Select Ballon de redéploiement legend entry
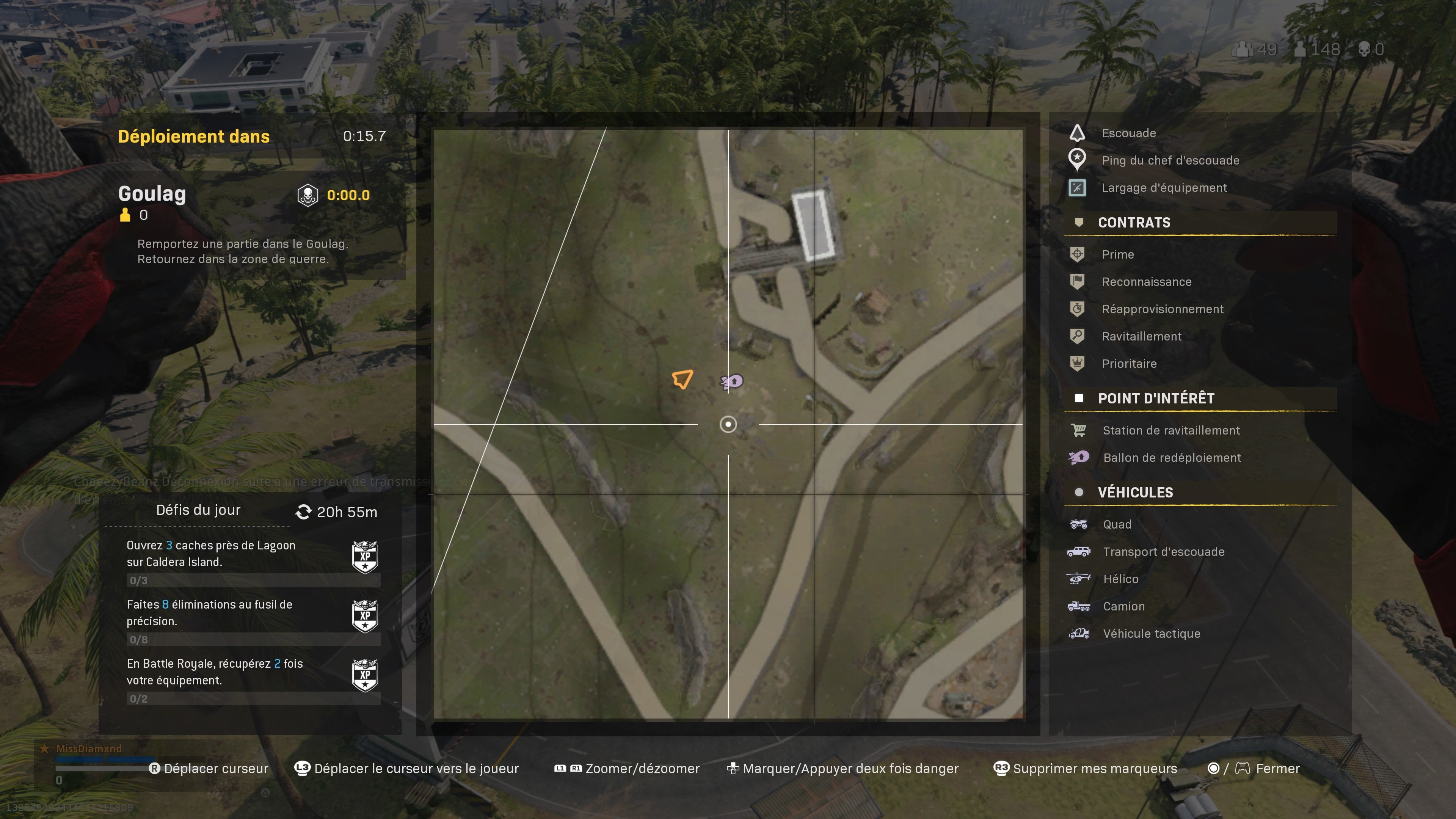This screenshot has width=1456, height=819. (1172, 458)
